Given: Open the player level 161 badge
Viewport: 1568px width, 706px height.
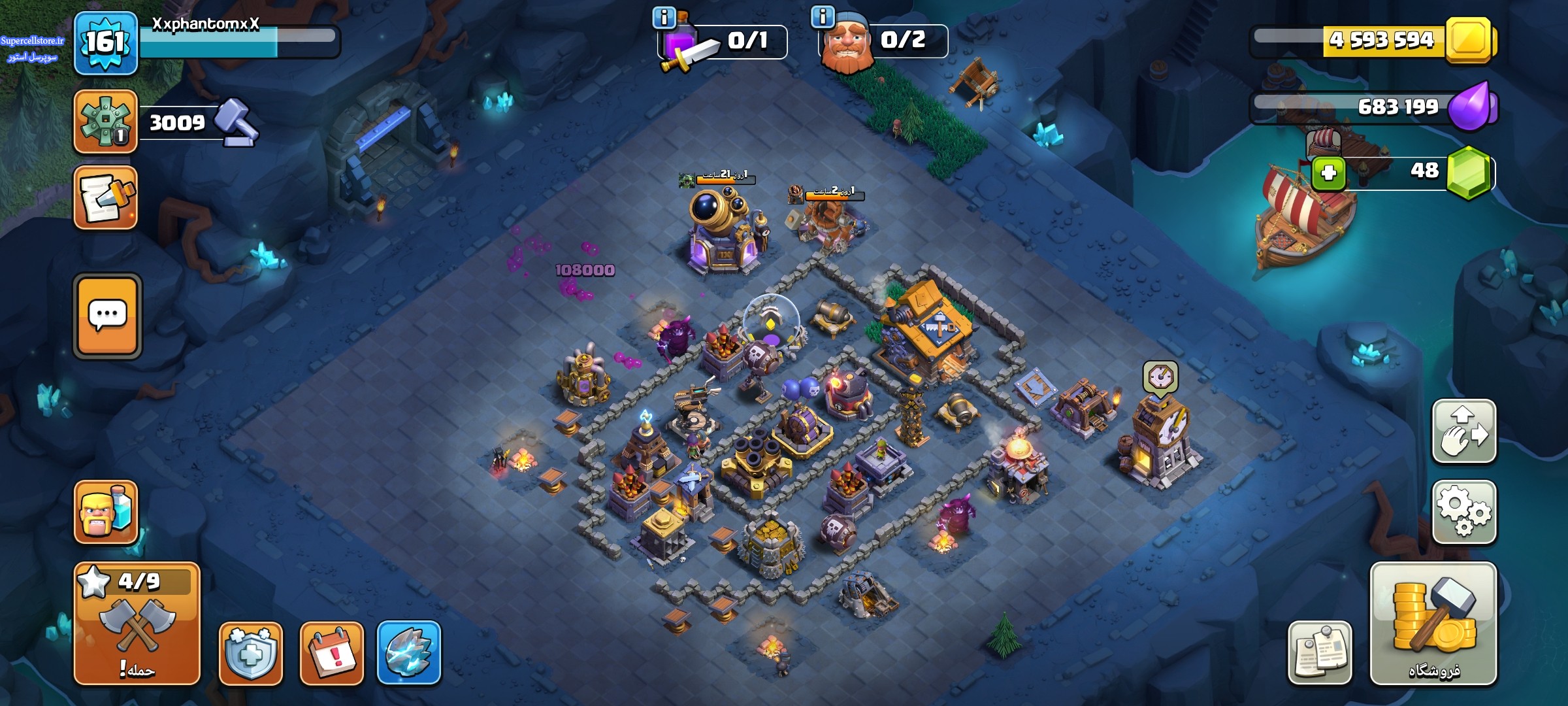Looking at the screenshot, I should (x=105, y=43).
